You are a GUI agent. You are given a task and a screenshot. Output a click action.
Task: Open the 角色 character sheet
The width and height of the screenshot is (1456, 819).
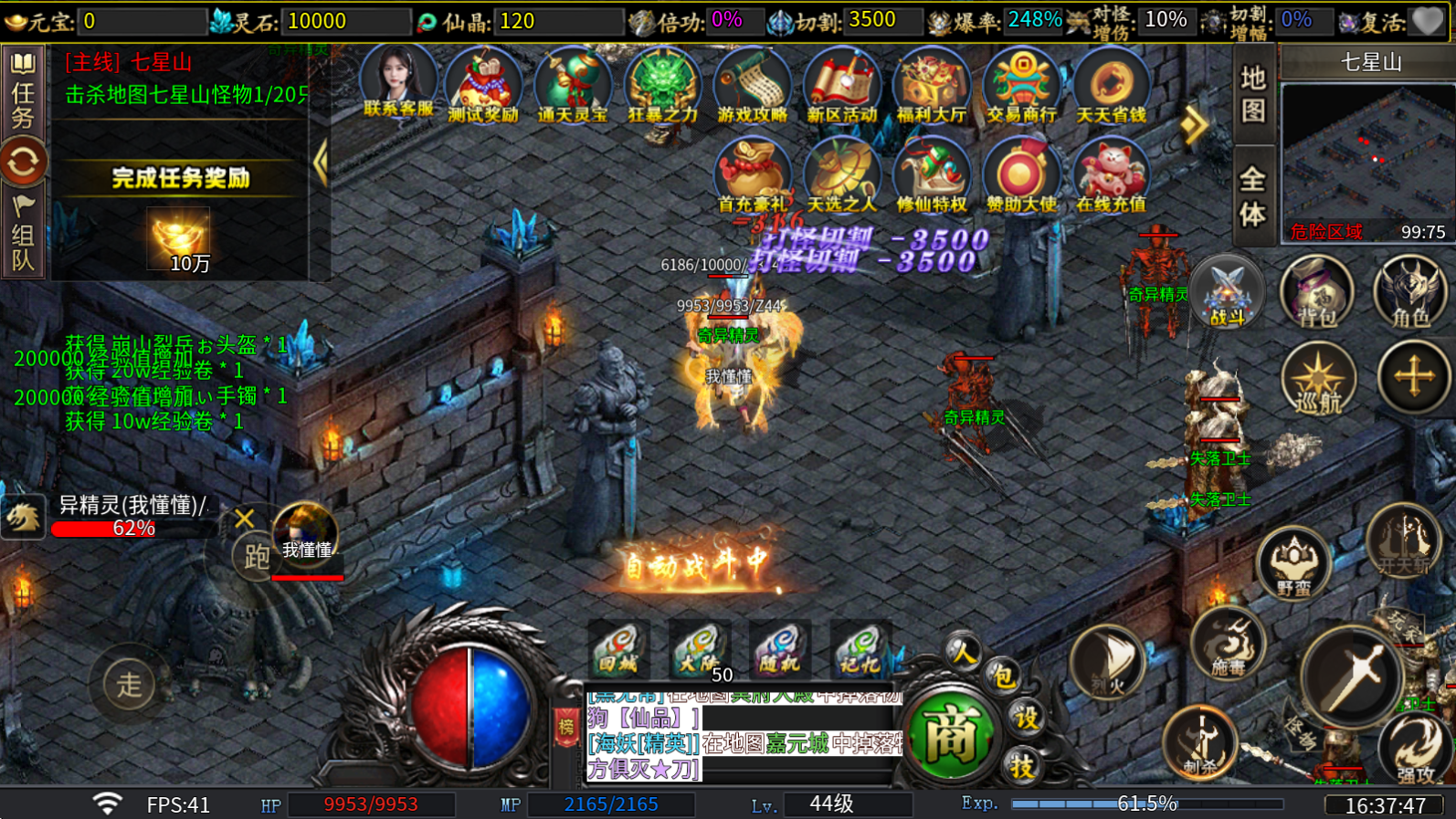(x=1409, y=292)
